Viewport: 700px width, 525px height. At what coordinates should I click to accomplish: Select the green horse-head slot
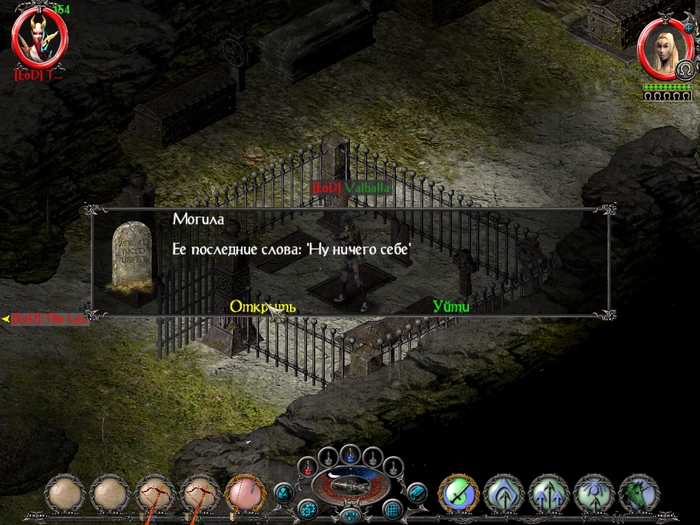[638, 494]
